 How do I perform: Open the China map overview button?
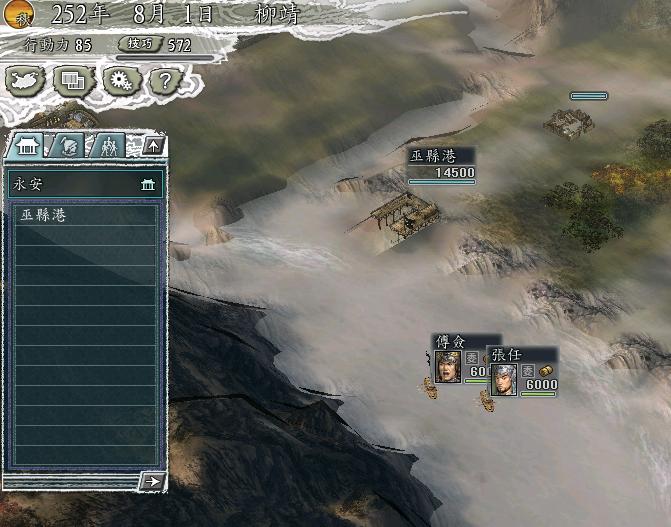click(26, 81)
